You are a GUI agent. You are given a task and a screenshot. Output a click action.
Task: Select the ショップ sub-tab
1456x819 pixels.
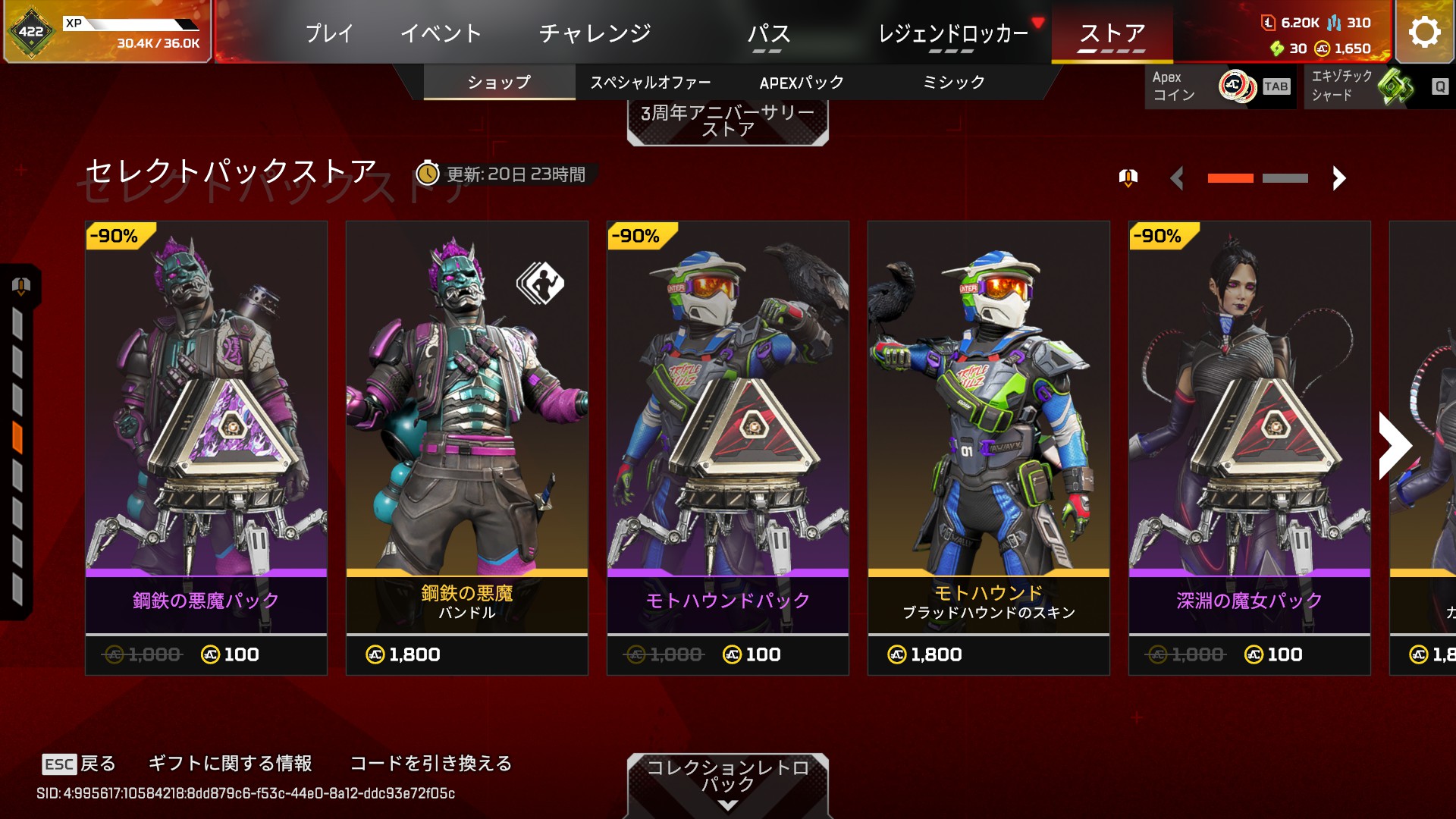click(x=499, y=82)
